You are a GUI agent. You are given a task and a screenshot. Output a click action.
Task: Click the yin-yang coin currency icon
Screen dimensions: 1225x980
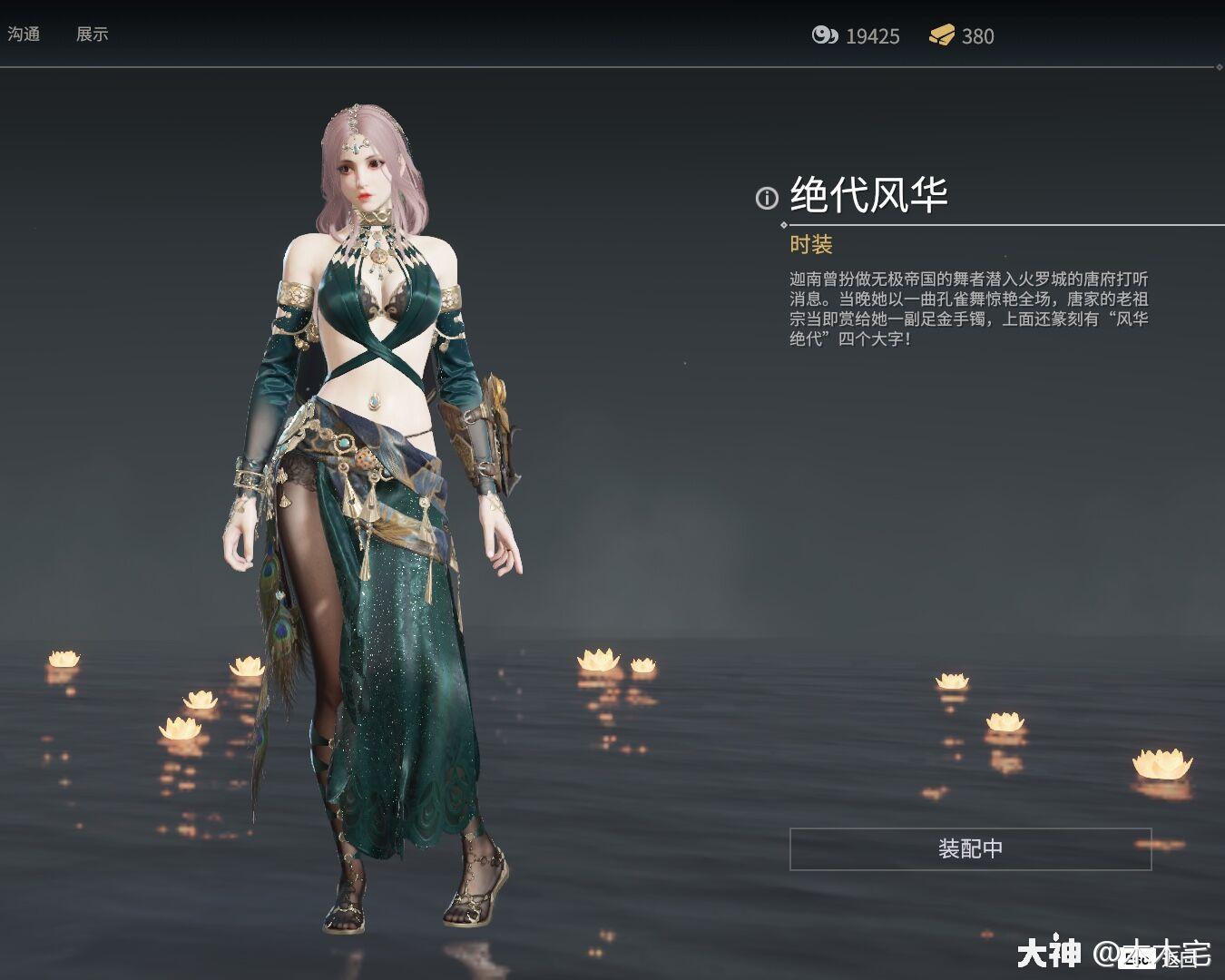click(x=826, y=36)
